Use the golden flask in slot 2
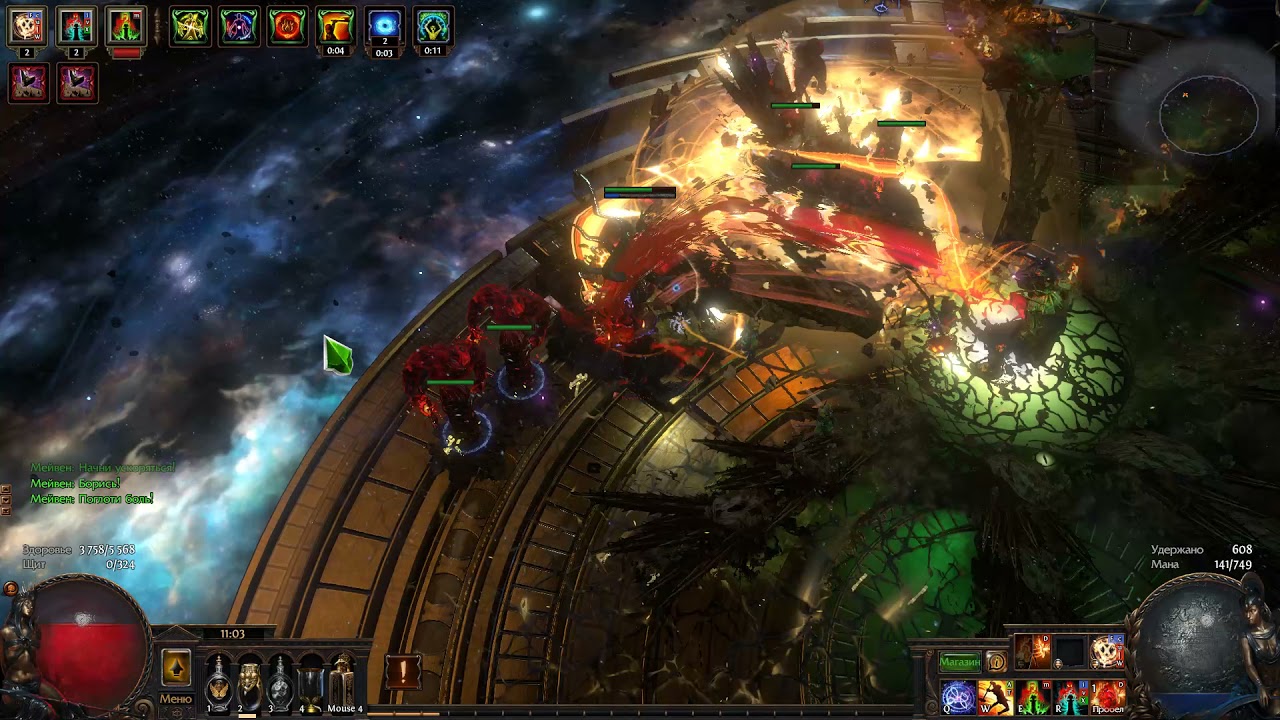This screenshot has height=720, width=1280. coord(249,684)
